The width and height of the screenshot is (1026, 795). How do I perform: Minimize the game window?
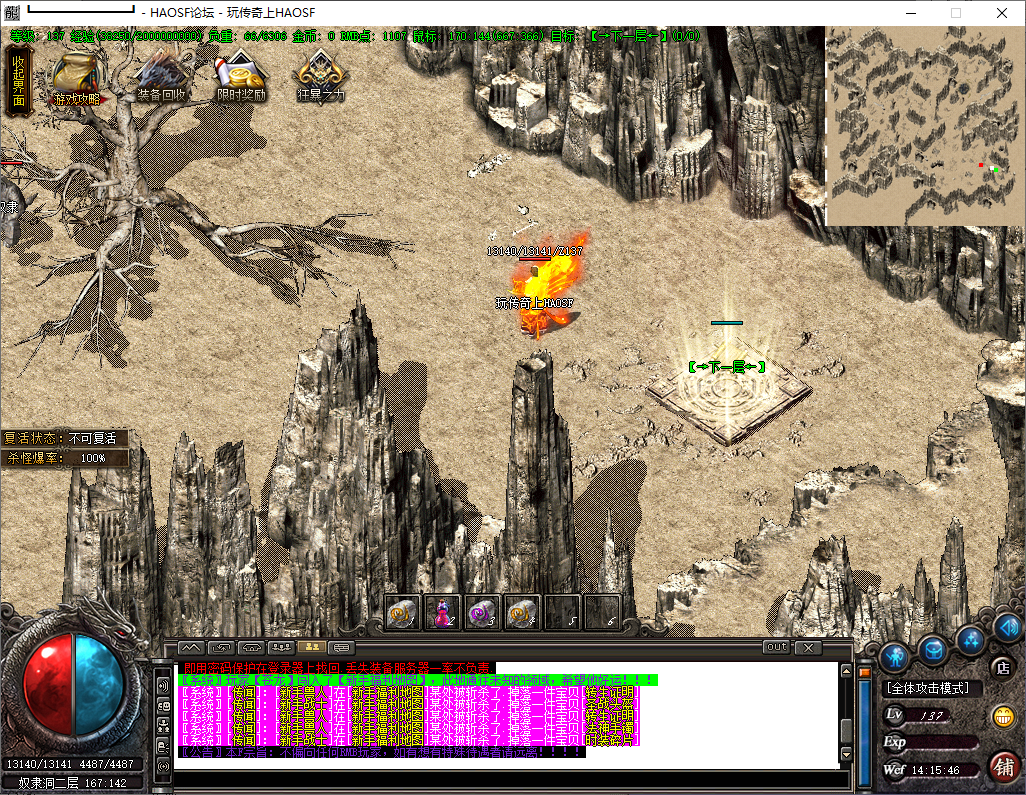click(910, 13)
